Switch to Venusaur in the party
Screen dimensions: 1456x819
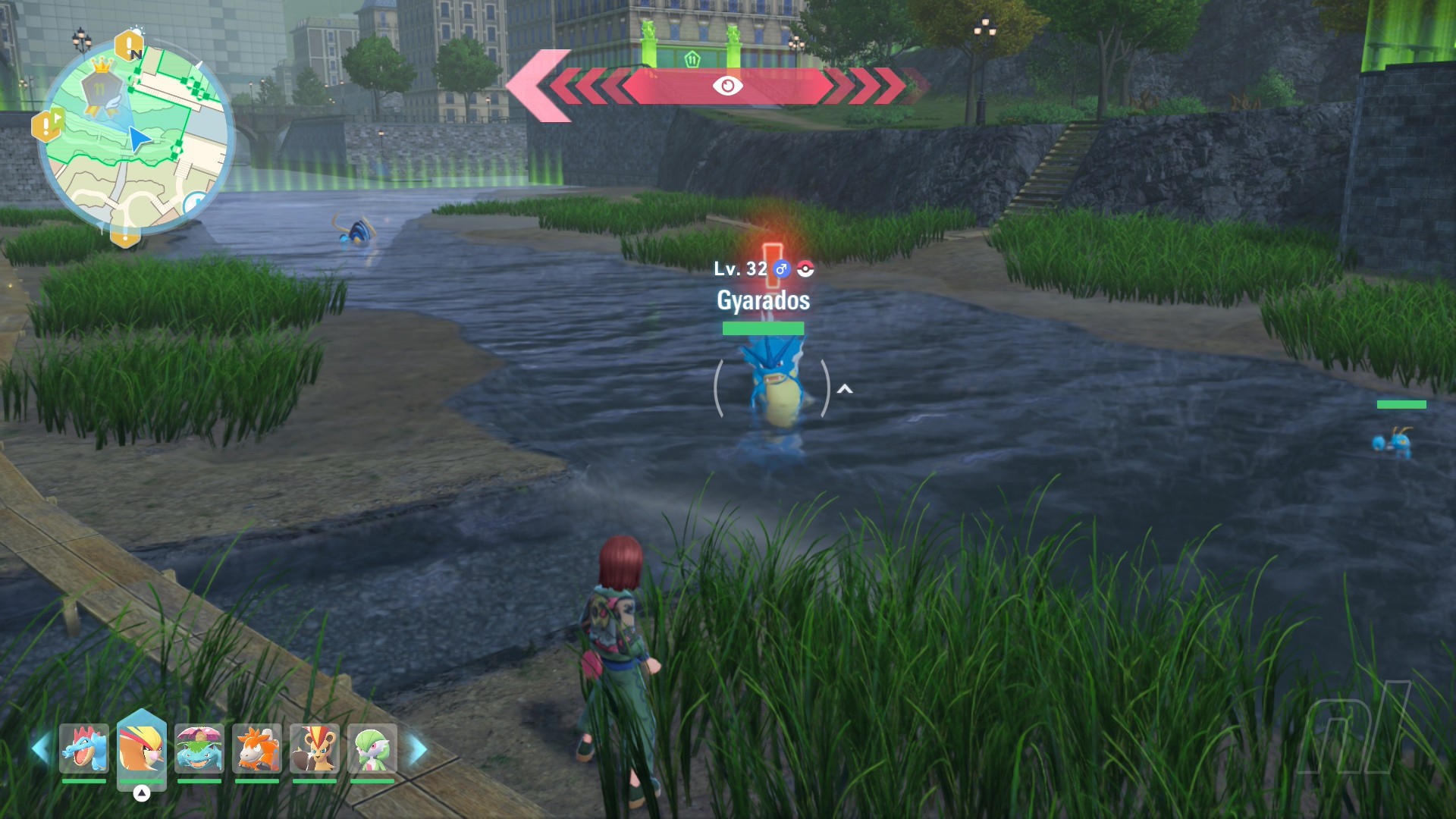point(199,748)
